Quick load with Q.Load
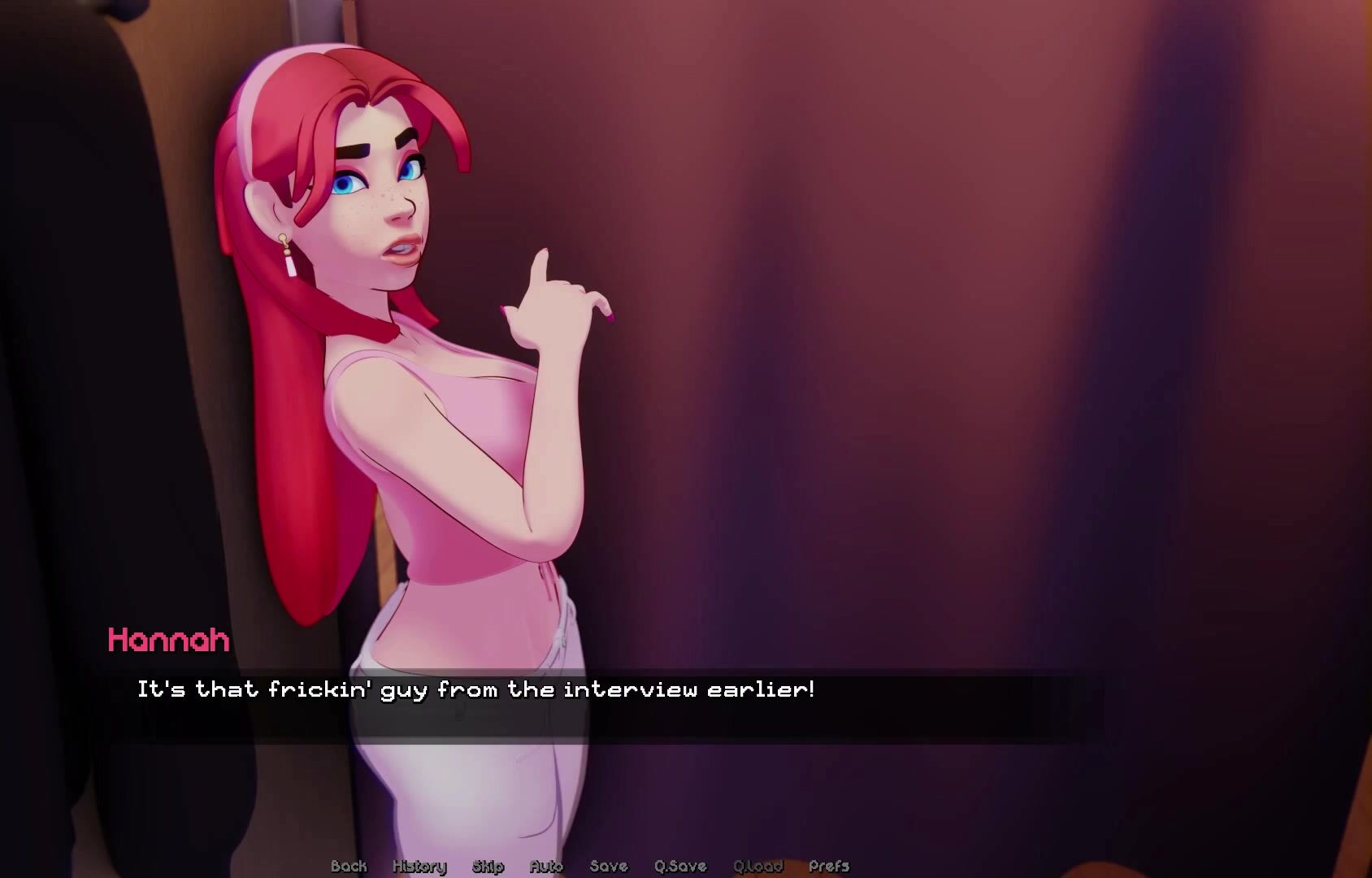Screen dimensions: 1372x878 point(758,866)
